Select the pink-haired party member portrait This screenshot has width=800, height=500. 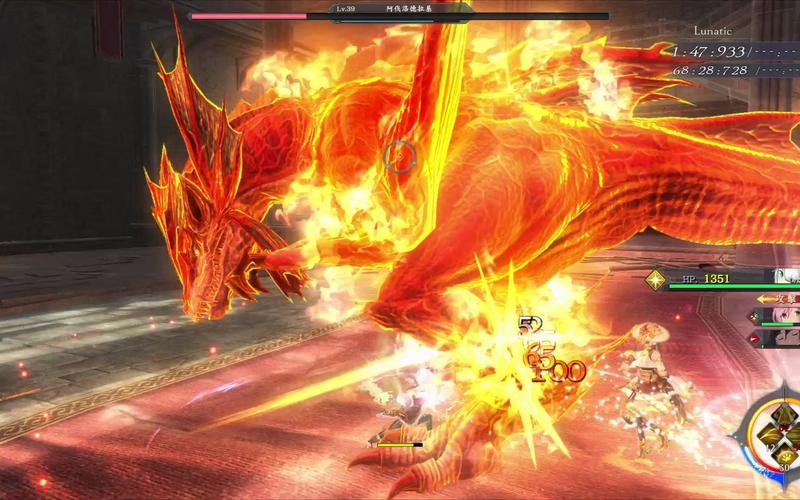(x=783, y=316)
